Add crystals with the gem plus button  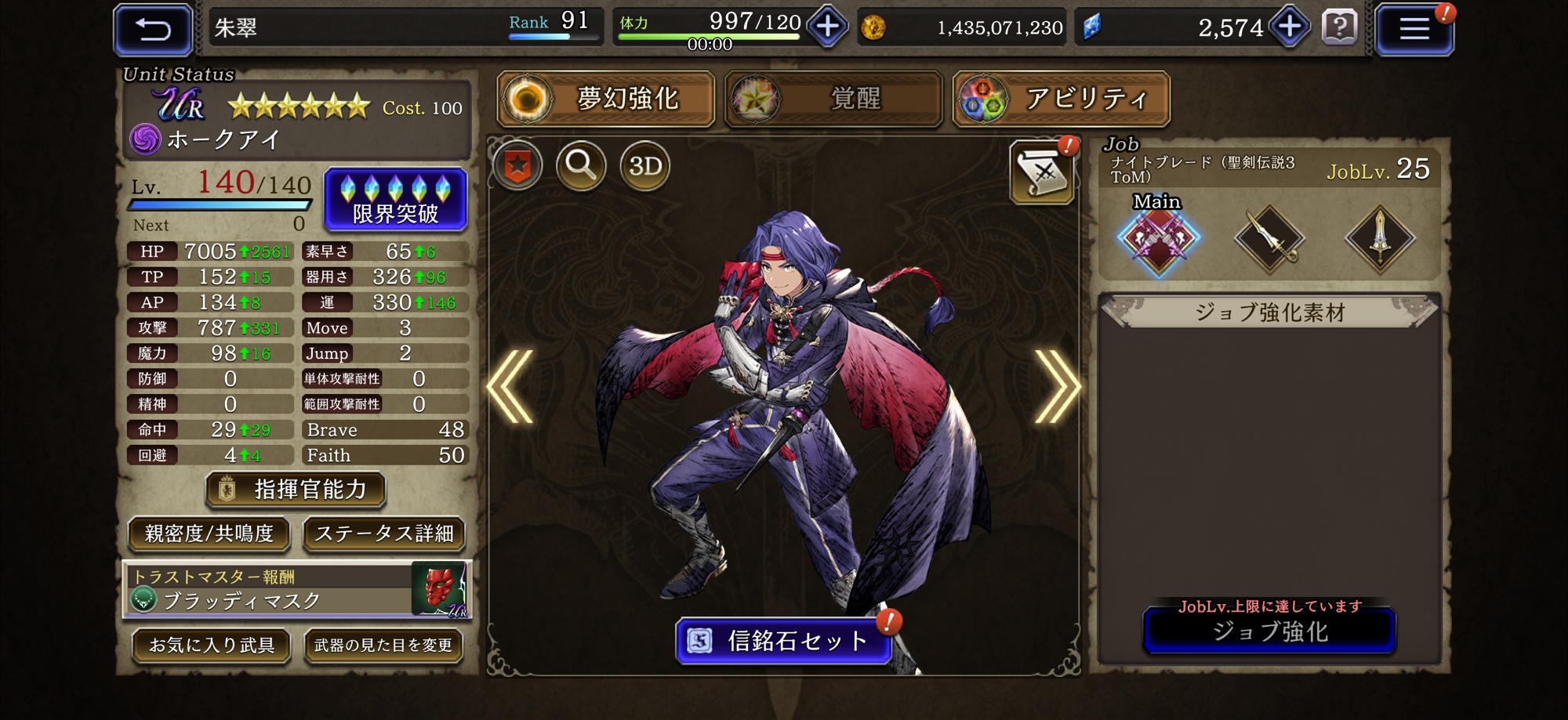tap(1290, 27)
